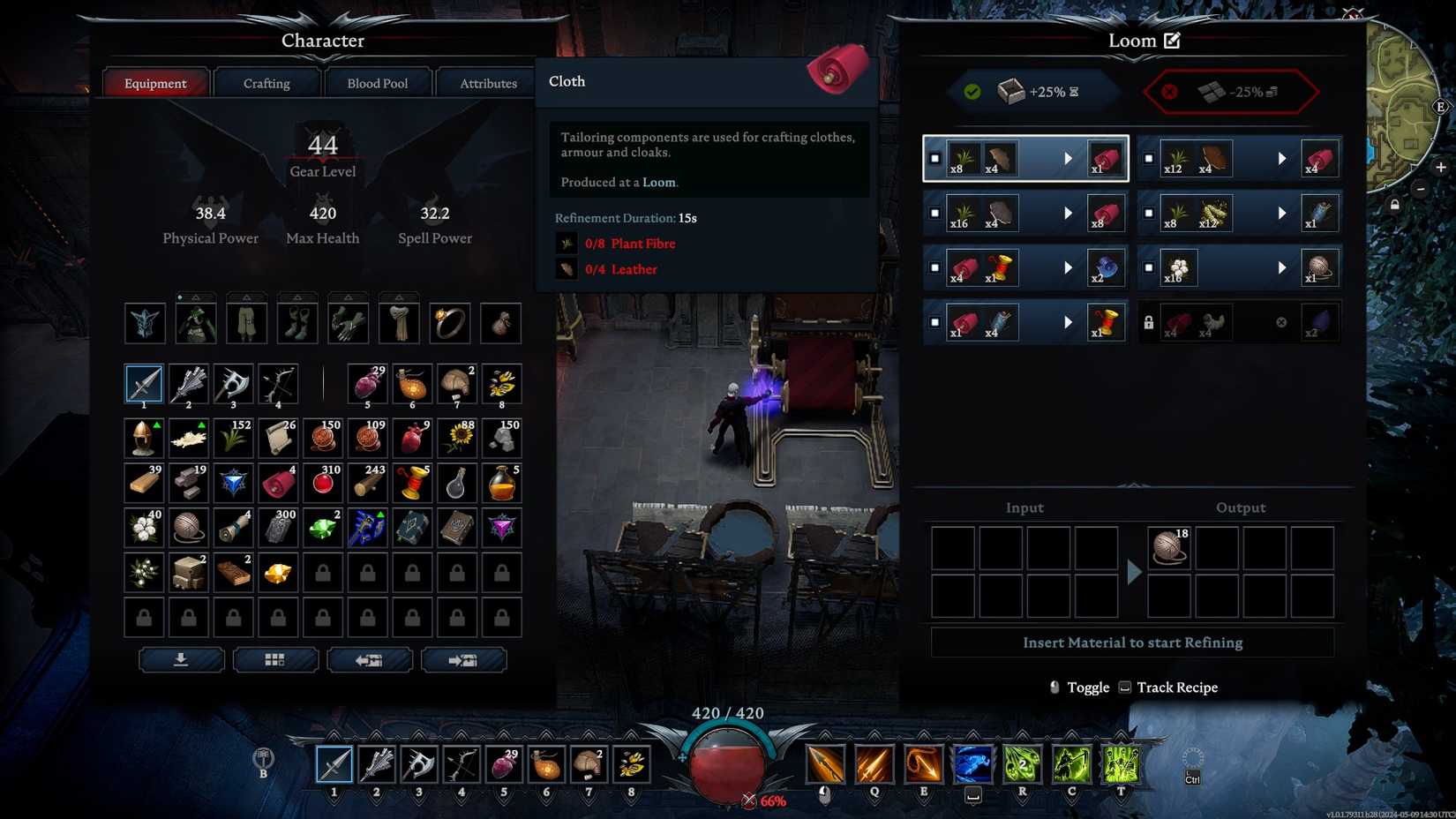Image resolution: width=1456 pixels, height=819 pixels.
Task: Enable tracking on the thread recipe checkbox
Action: pyautogui.click(x=934, y=322)
